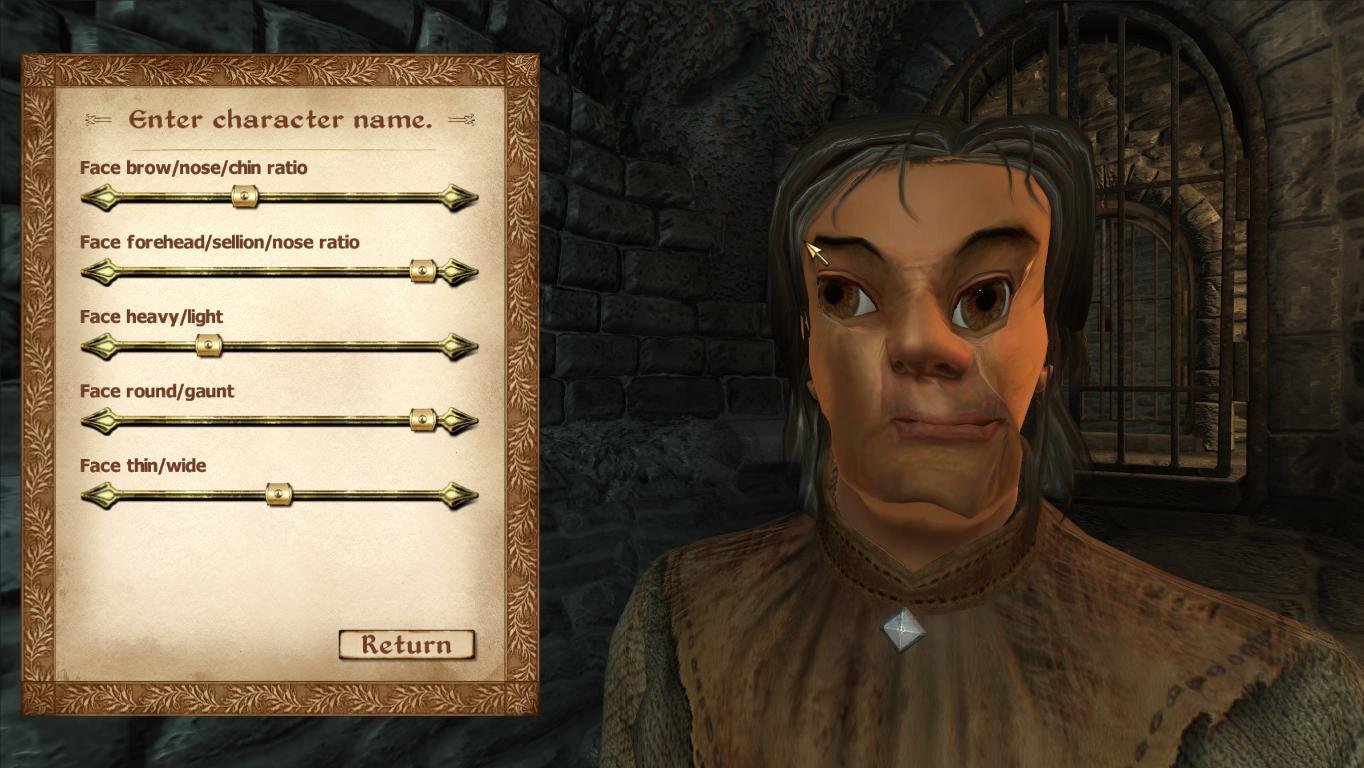This screenshot has height=768, width=1364.
Task: Select the 'Enter character name.' heading field
Action: [280, 120]
